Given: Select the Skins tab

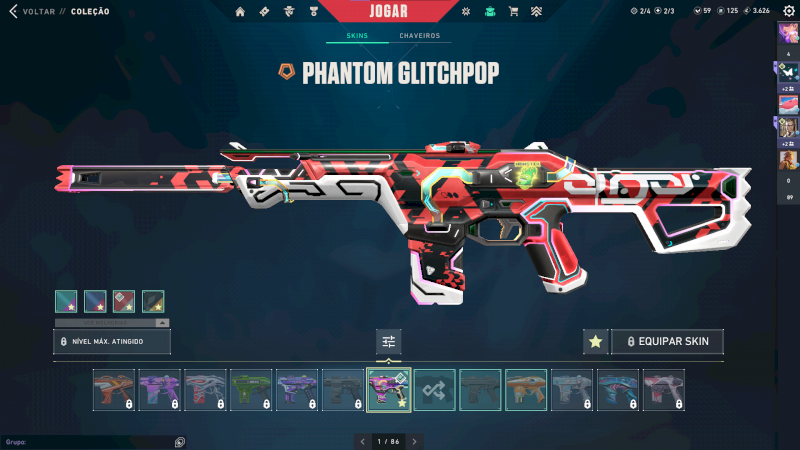Looking at the screenshot, I should [357, 36].
